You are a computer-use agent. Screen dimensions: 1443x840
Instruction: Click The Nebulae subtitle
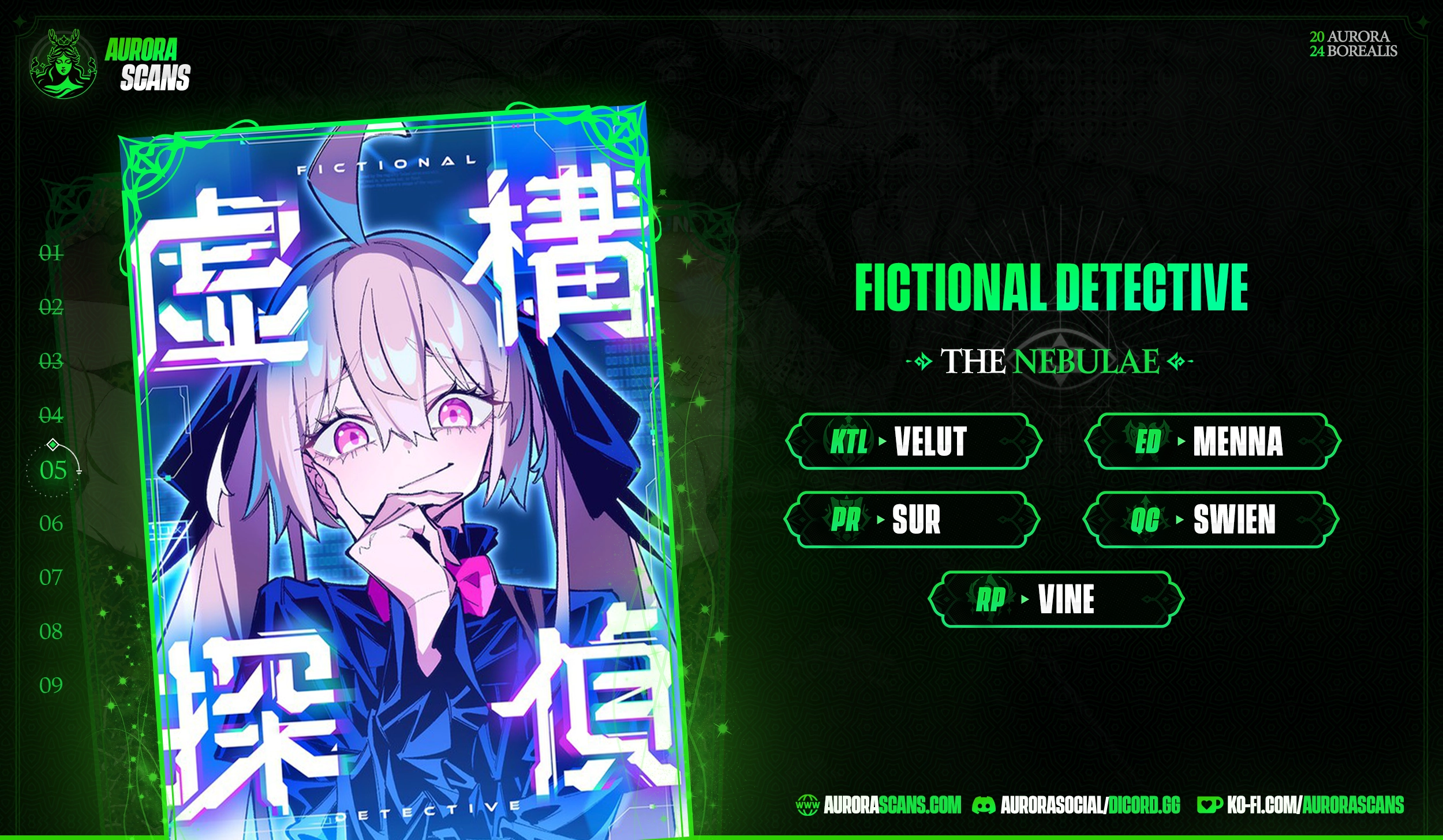1050,362
